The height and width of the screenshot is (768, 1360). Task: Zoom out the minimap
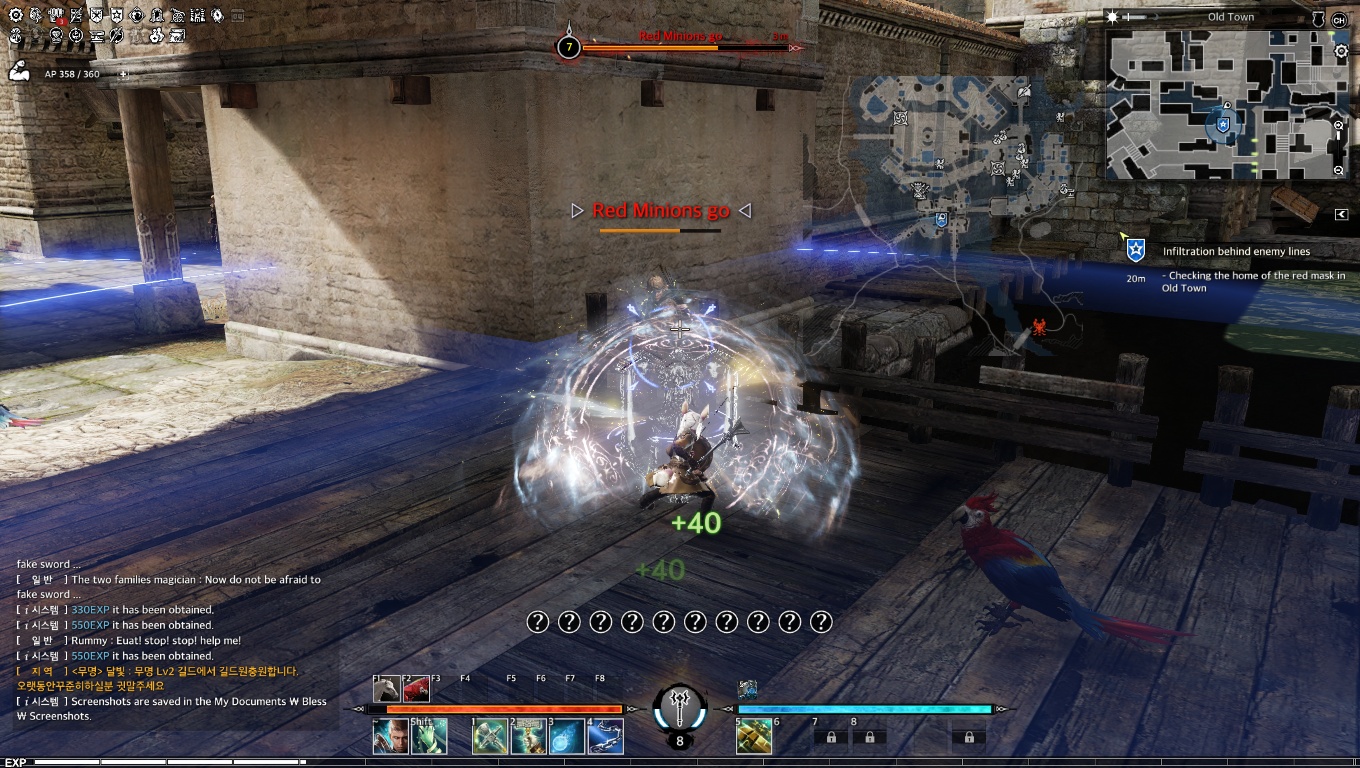click(1340, 171)
